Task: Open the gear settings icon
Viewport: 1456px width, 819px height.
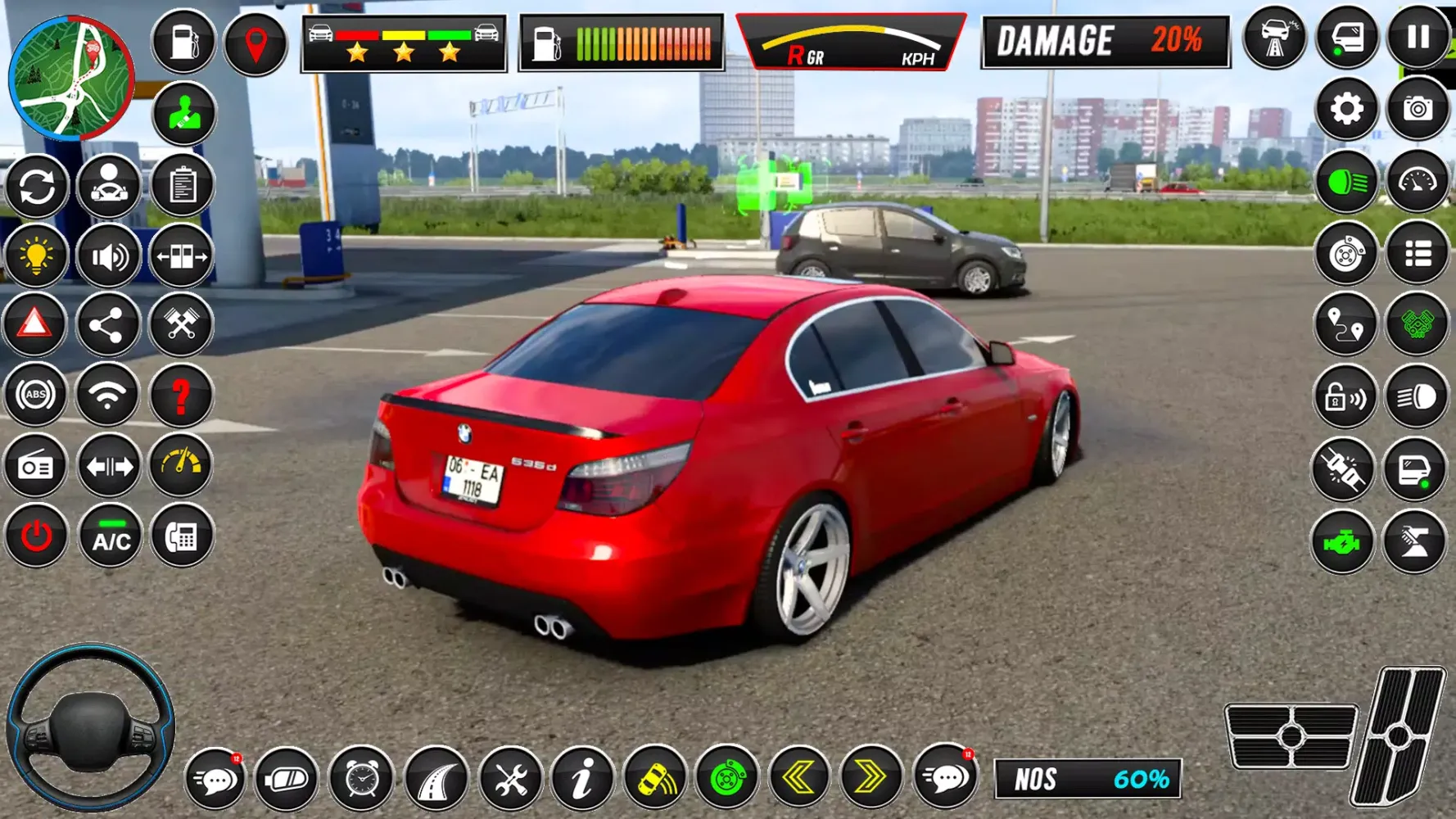Action: click(1346, 109)
